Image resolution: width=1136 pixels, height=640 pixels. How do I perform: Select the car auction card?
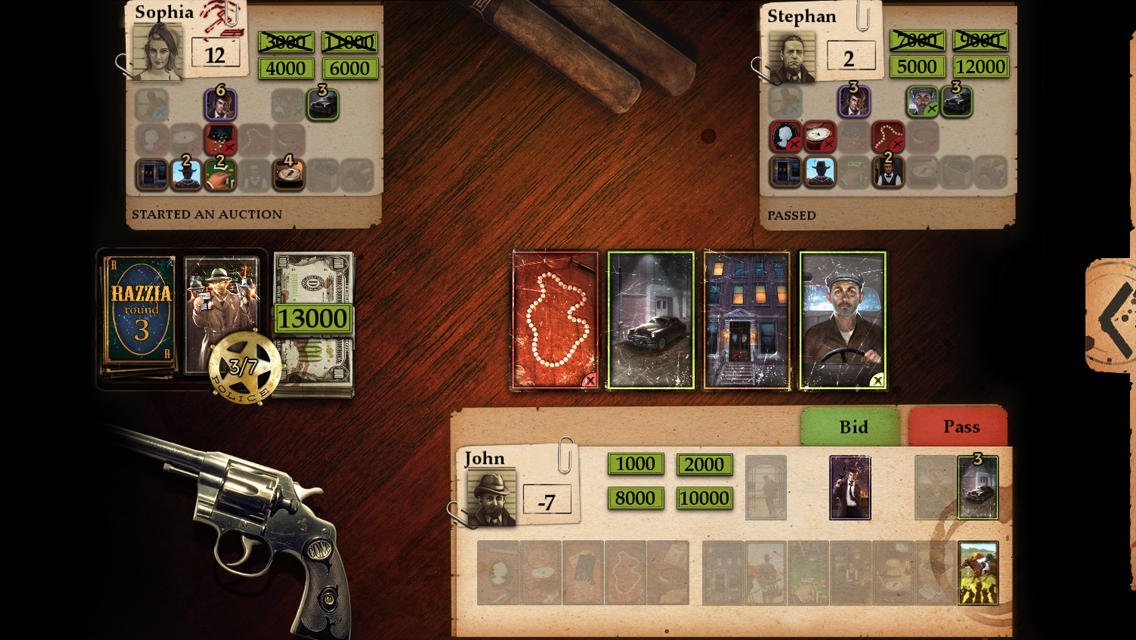click(x=651, y=320)
